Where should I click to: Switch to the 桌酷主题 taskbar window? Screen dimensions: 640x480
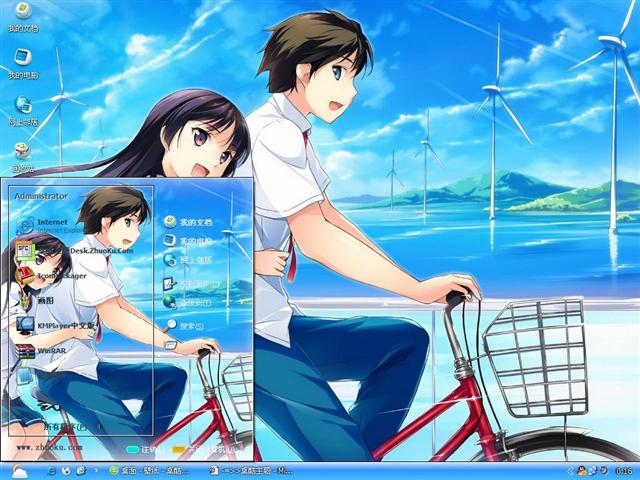pyautogui.click(x=250, y=470)
